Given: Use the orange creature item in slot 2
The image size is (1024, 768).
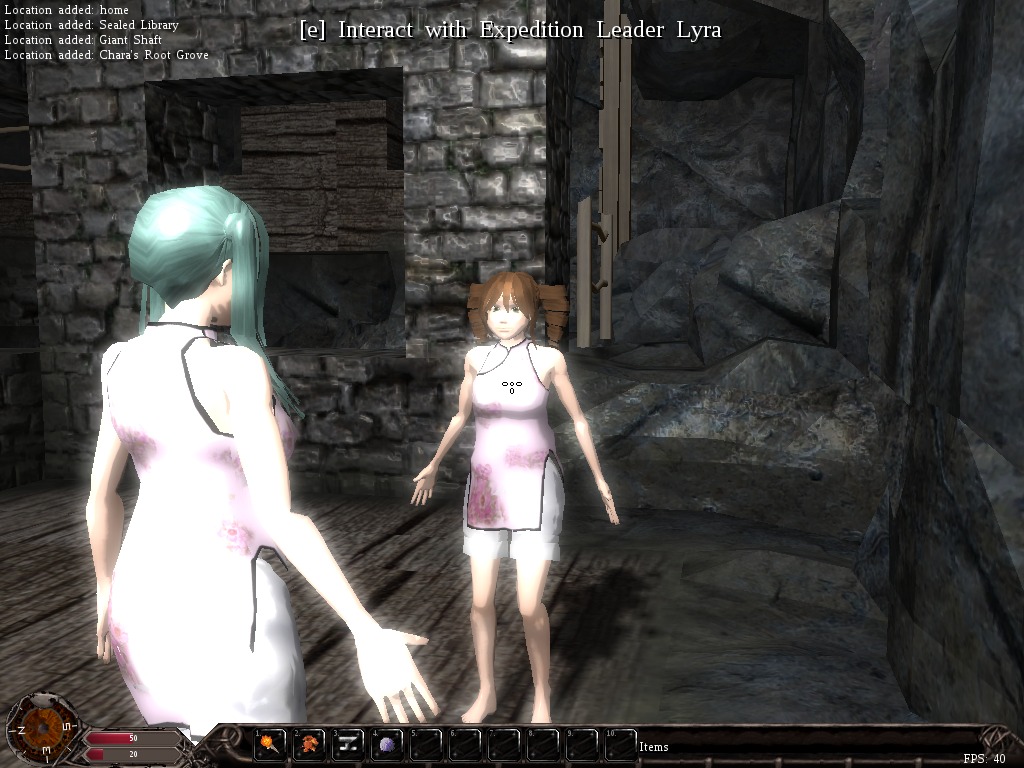Looking at the screenshot, I should (x=310, y=745).
